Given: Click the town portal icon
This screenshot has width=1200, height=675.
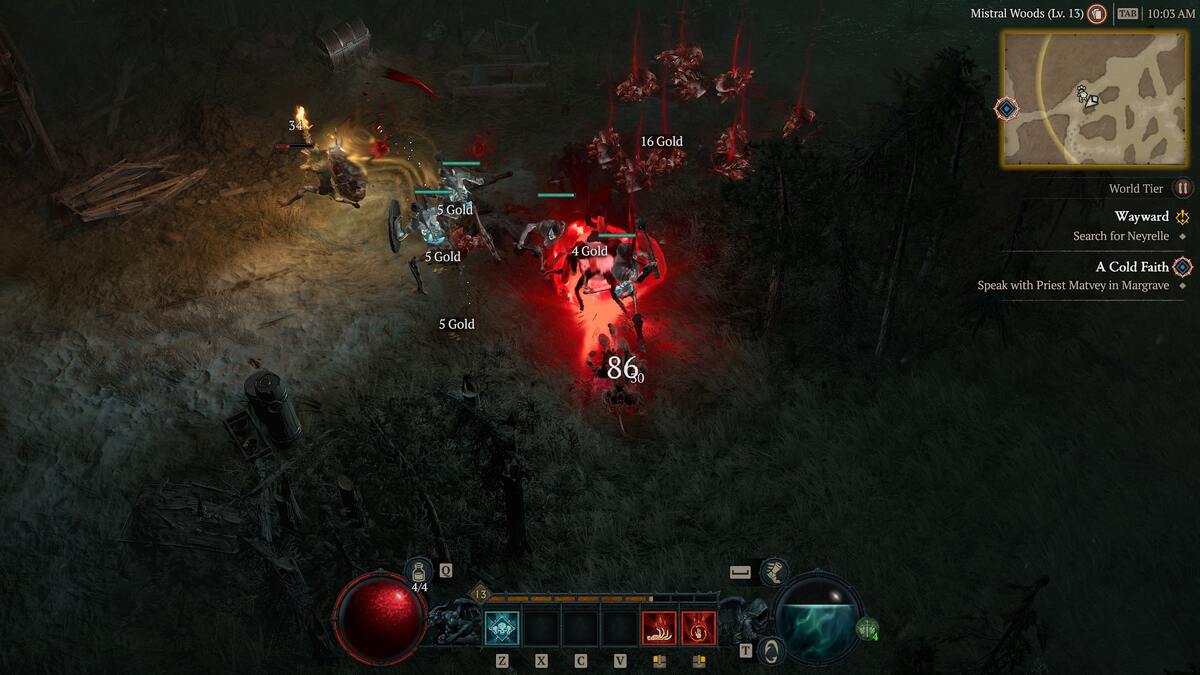Looking at the screenshot, I should tap(770, 650).
